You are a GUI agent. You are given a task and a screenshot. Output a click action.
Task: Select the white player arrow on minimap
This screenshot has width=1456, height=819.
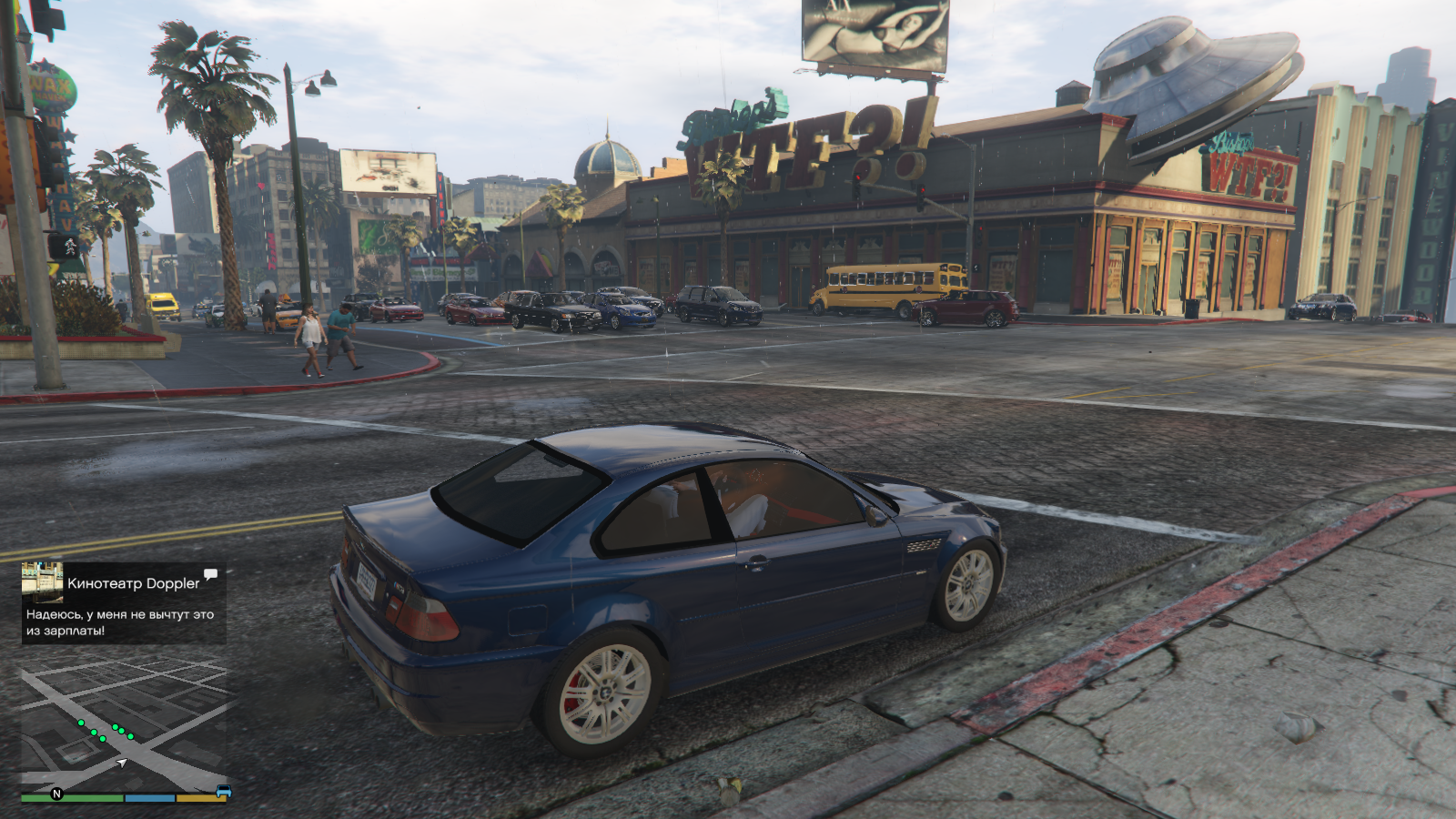coord(122,763)
